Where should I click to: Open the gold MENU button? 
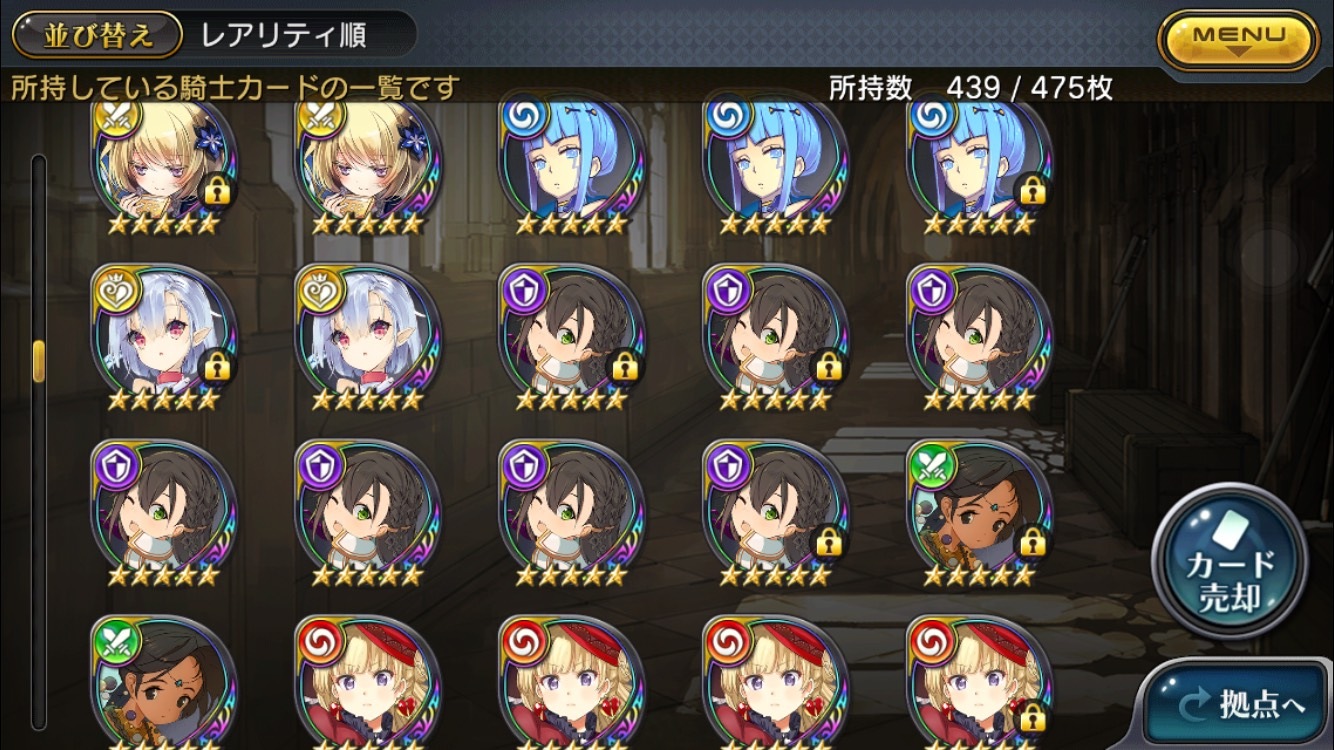click(1238, 40)
